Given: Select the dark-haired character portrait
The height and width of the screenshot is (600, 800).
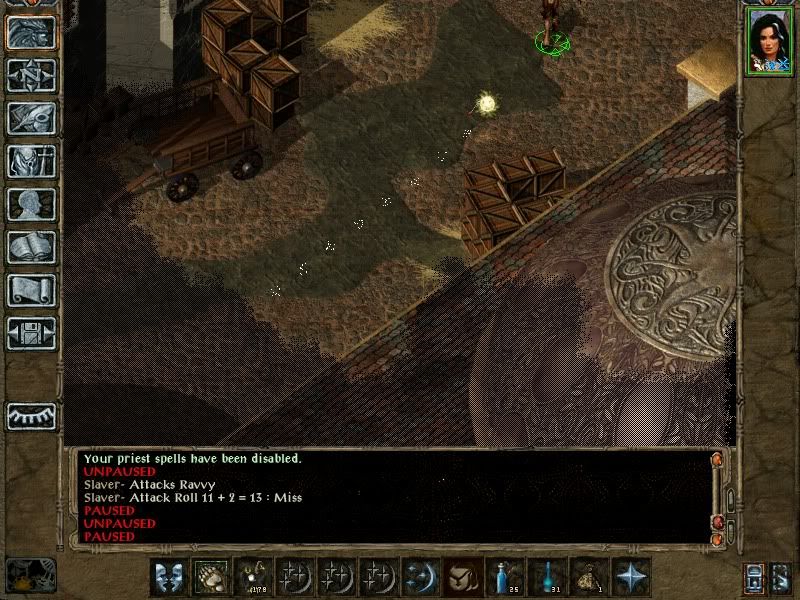Looking at the screenshot, I should (765, 43).
